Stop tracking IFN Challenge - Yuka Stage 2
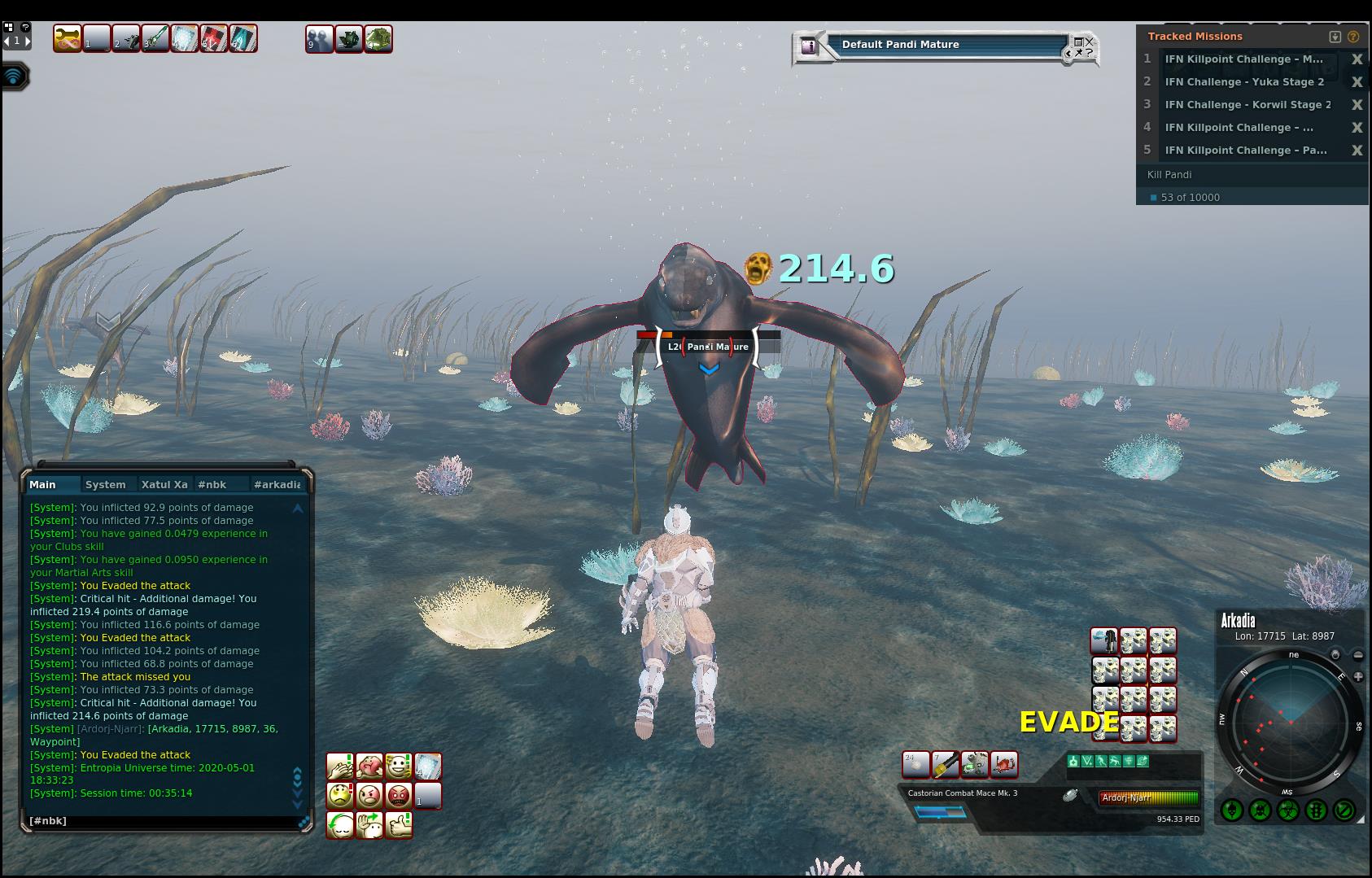Viewport: 1372px width, 878px height. coord(1357,82)
